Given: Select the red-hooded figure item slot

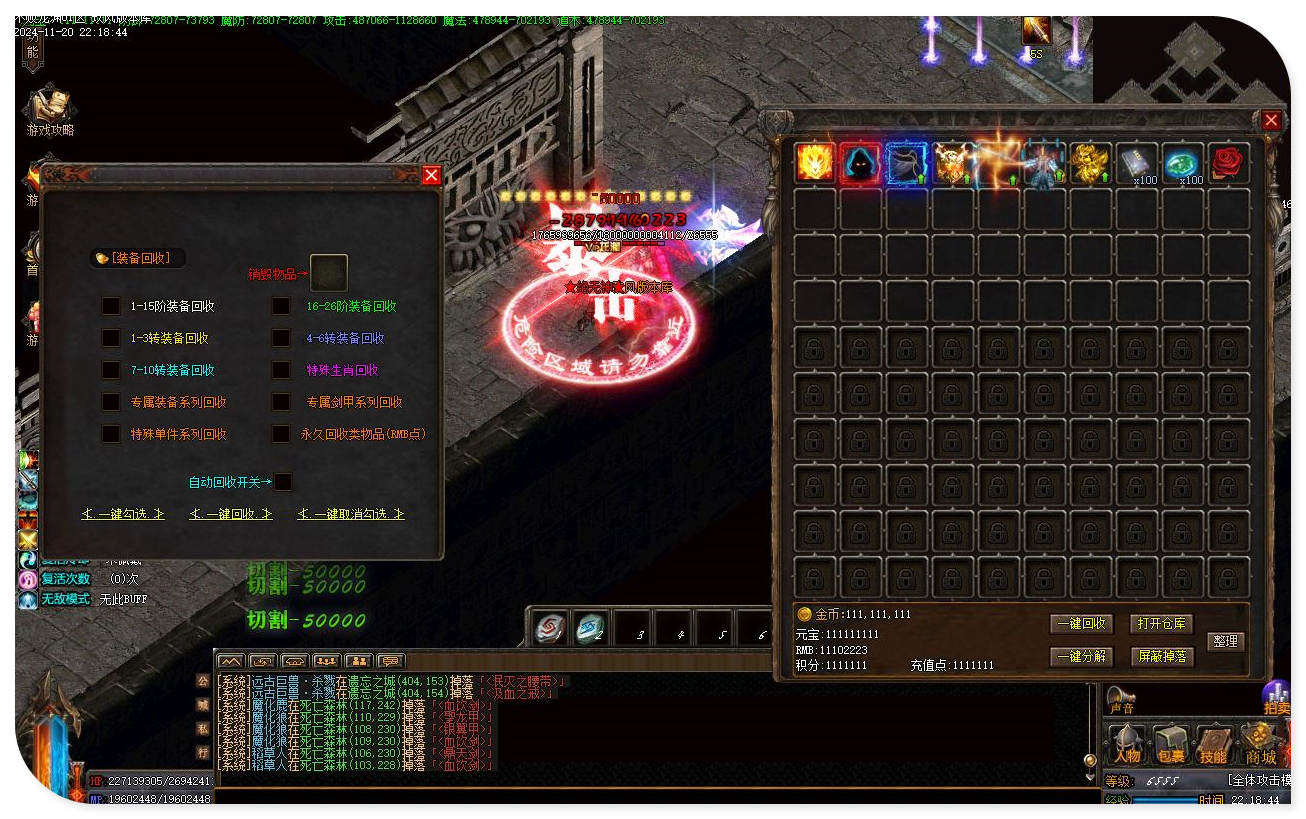Looking at the screenshot, I should click(x=860, y=163).
